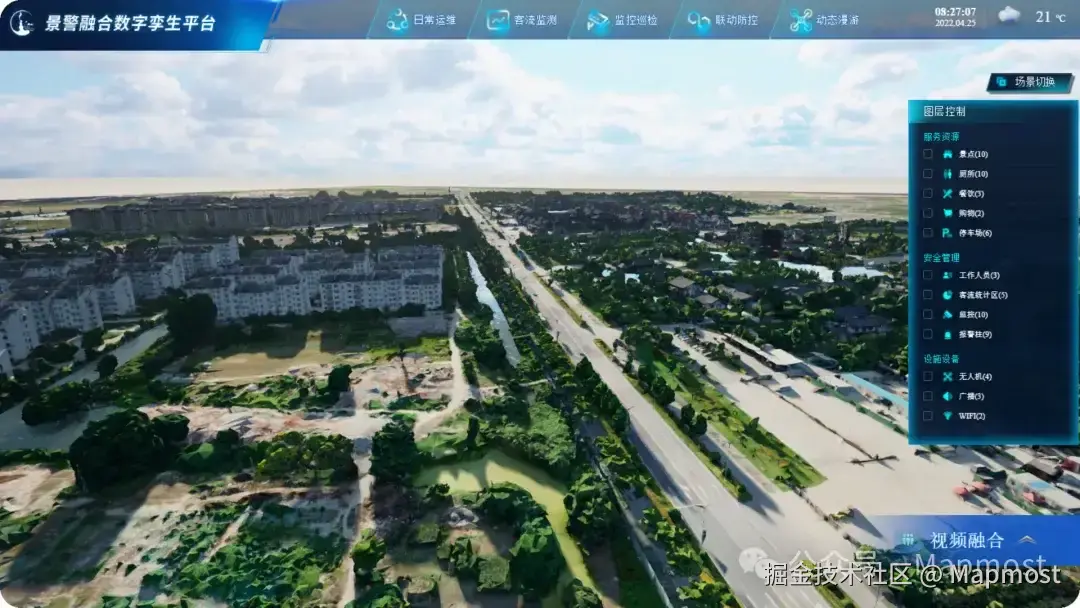Screen dimensions: 1080x608
Task: Switch to the 客流监测 tab
Action: tap(525, 19)
